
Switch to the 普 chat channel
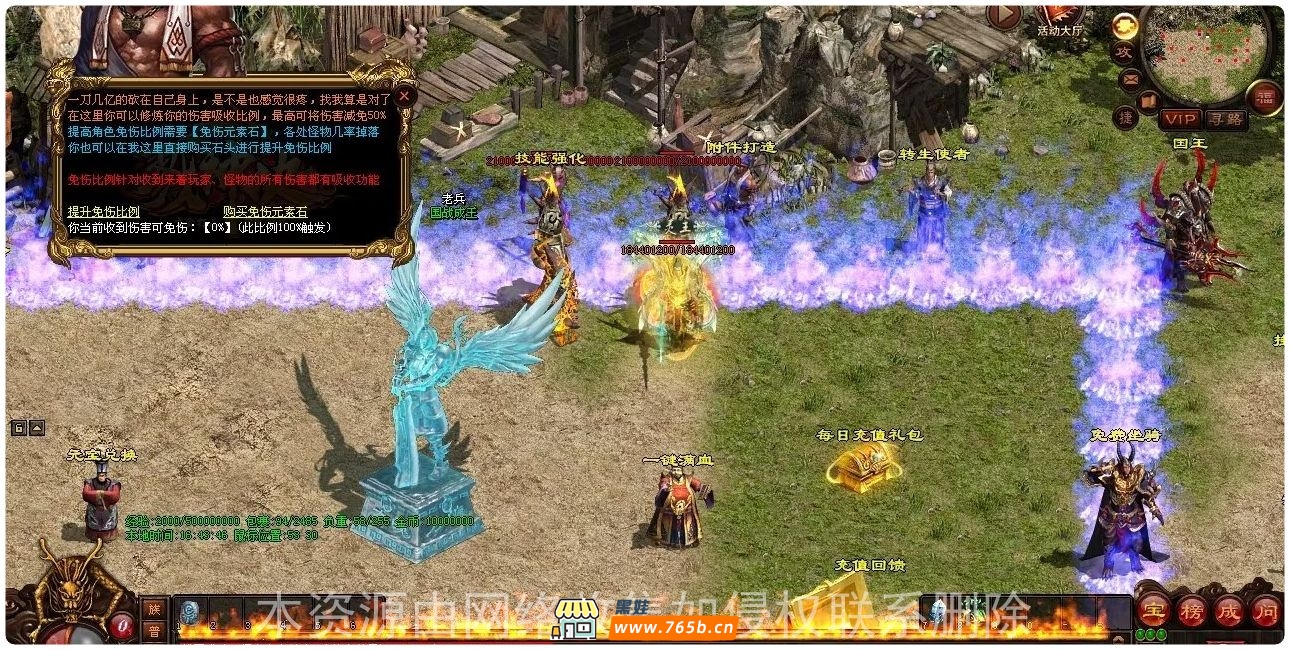click(x=153, y=631)
